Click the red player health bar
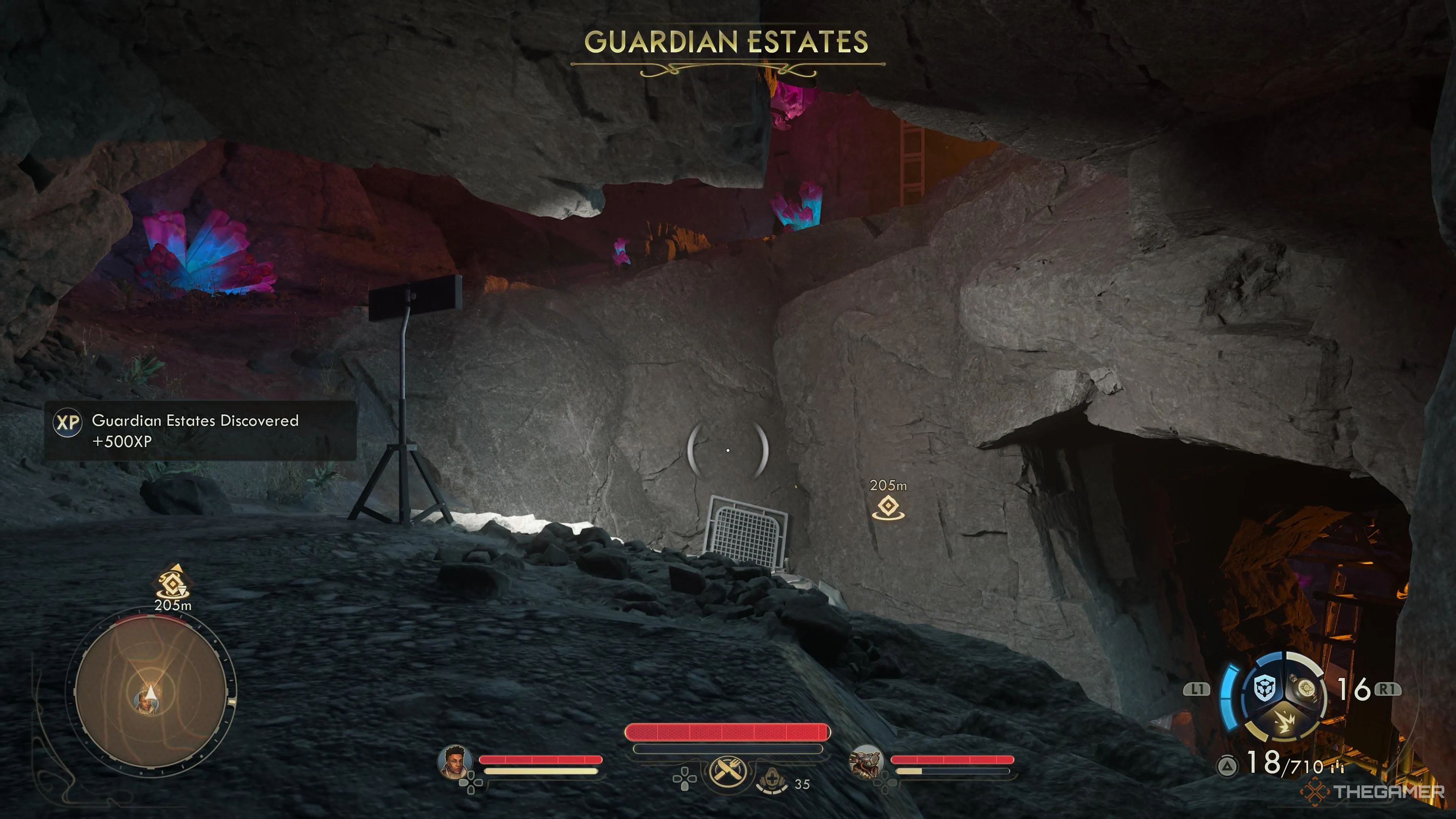The width and height of the screenshot is (1456, 819). click(x=725, y=733)
